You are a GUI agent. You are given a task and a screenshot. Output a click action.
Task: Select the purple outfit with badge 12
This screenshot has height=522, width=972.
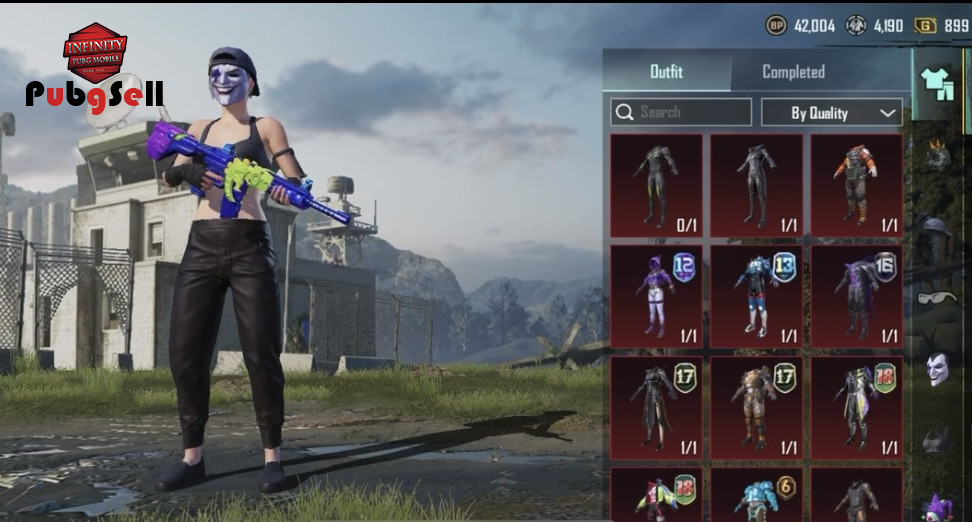[656, 295]
